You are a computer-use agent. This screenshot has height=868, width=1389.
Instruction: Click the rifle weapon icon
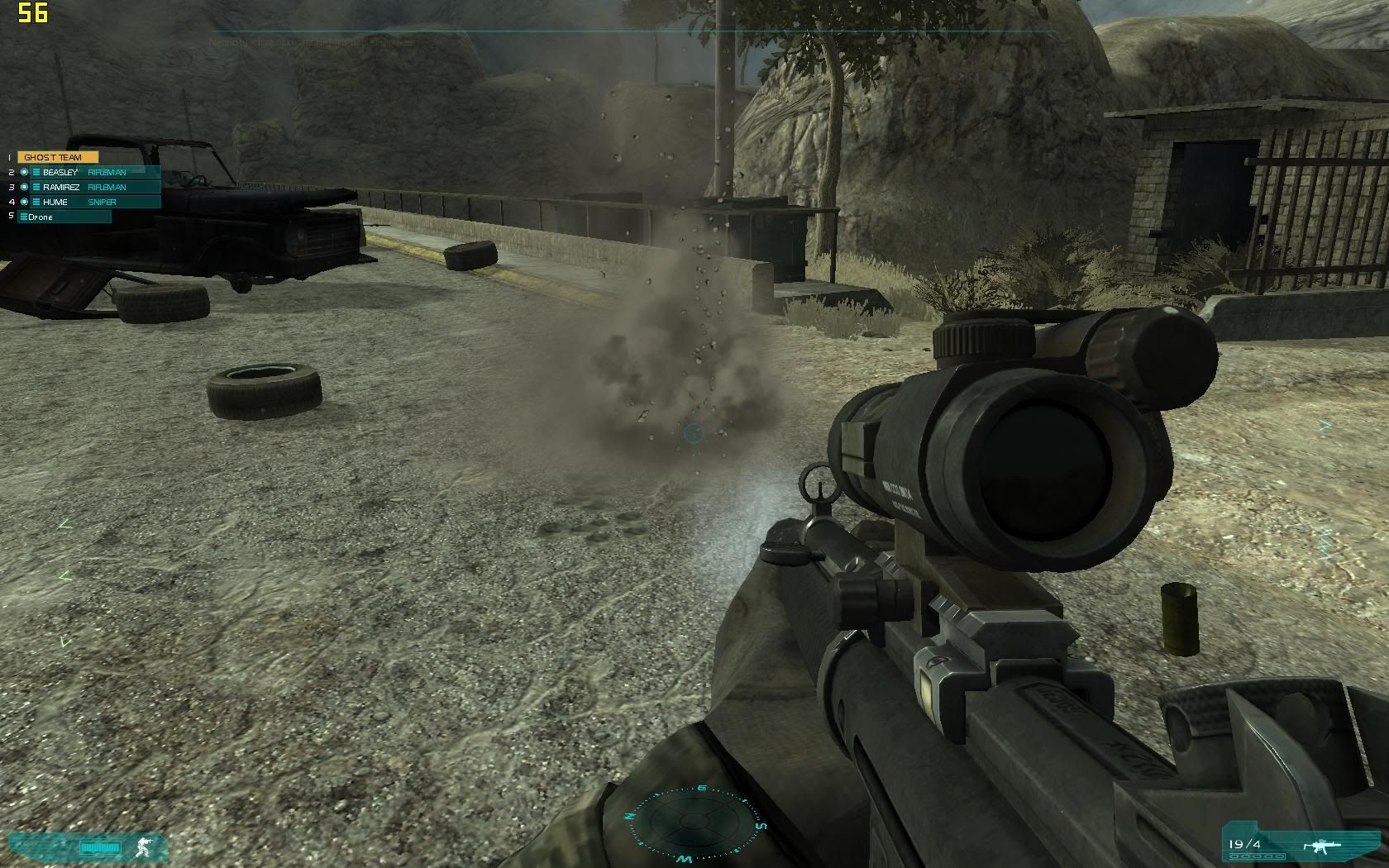1325,845
